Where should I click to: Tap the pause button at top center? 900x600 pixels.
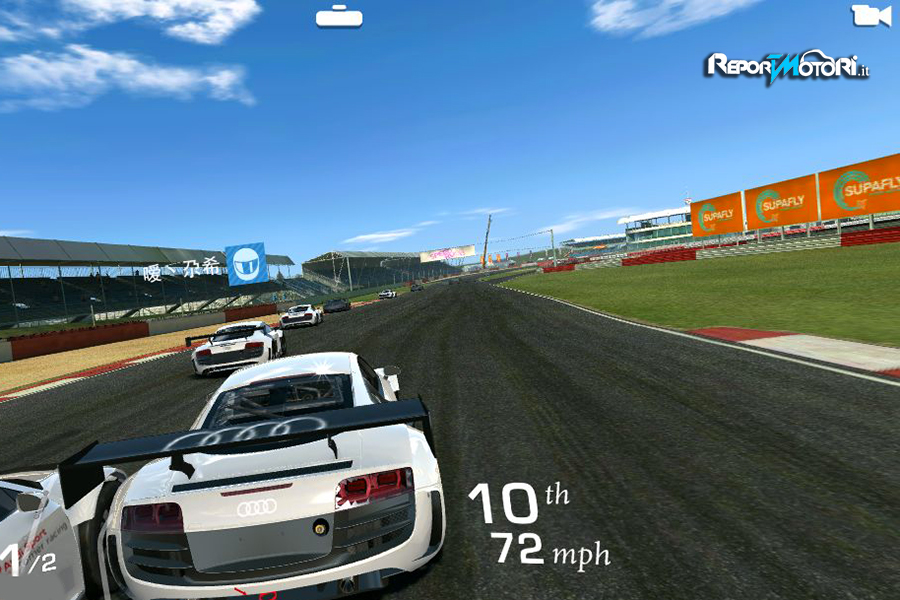pos(339,16)
